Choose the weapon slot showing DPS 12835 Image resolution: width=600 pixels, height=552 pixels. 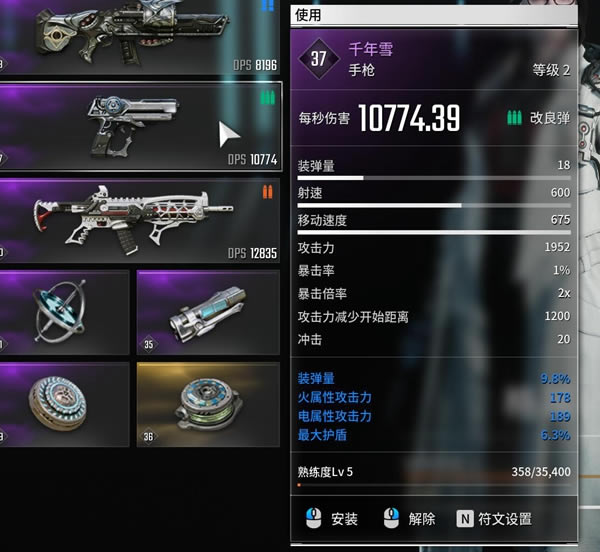140,220
